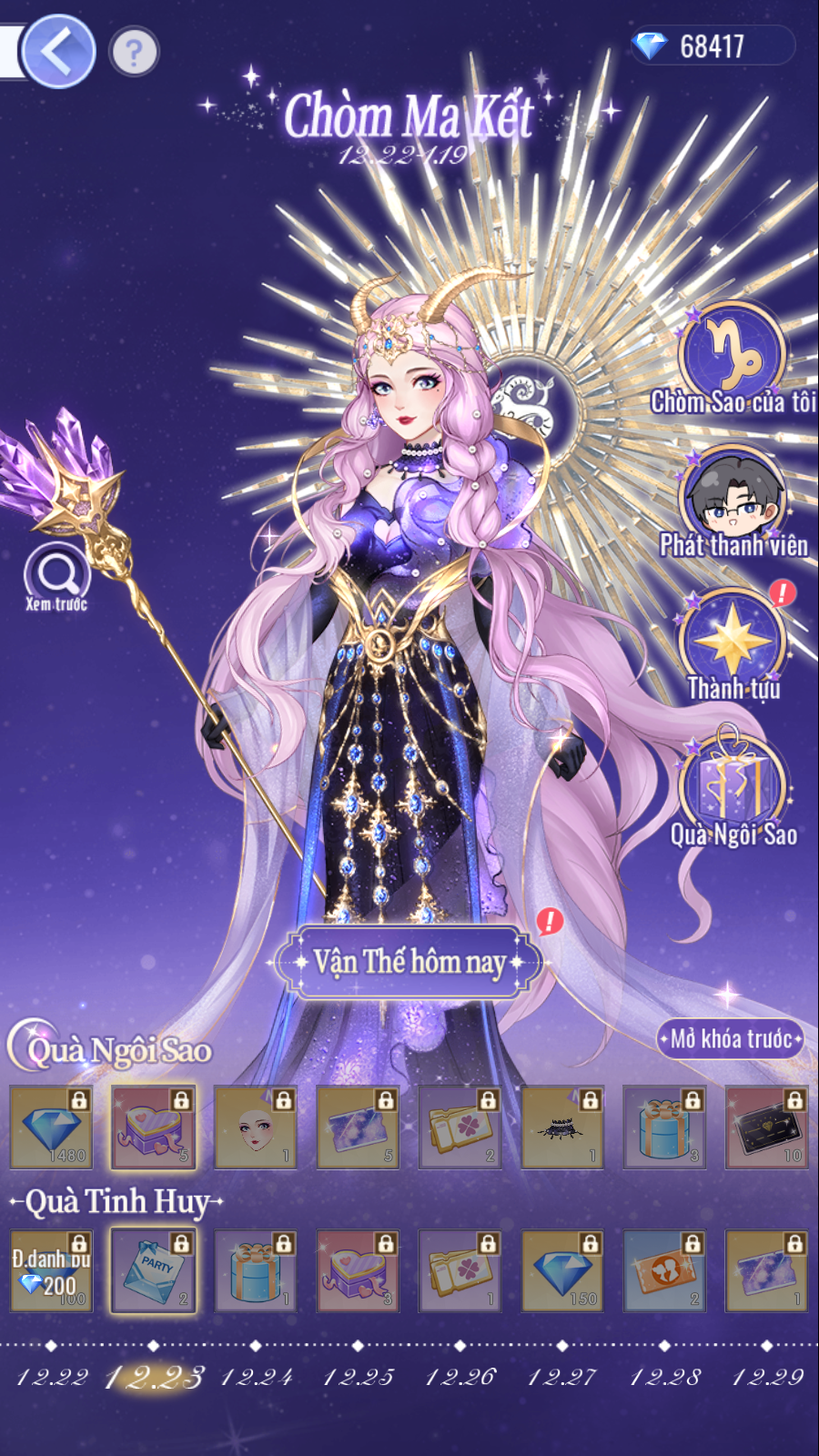Screen dimensions: 819x1456
Task: Tap Mở khóa trước
Action: (x=730, y=1038)
